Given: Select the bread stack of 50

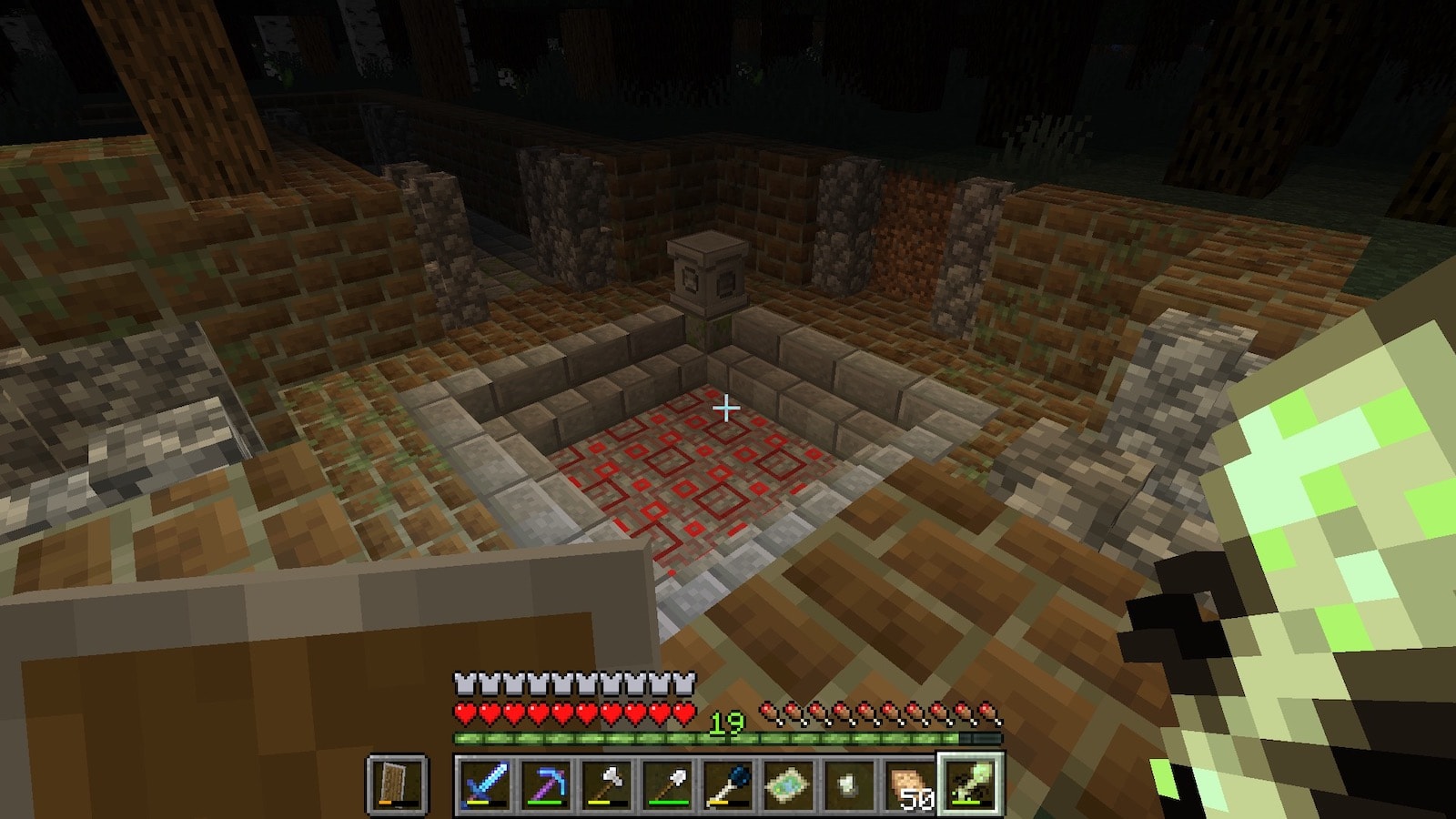Looking at the screenshot, I should click(910, 784).
